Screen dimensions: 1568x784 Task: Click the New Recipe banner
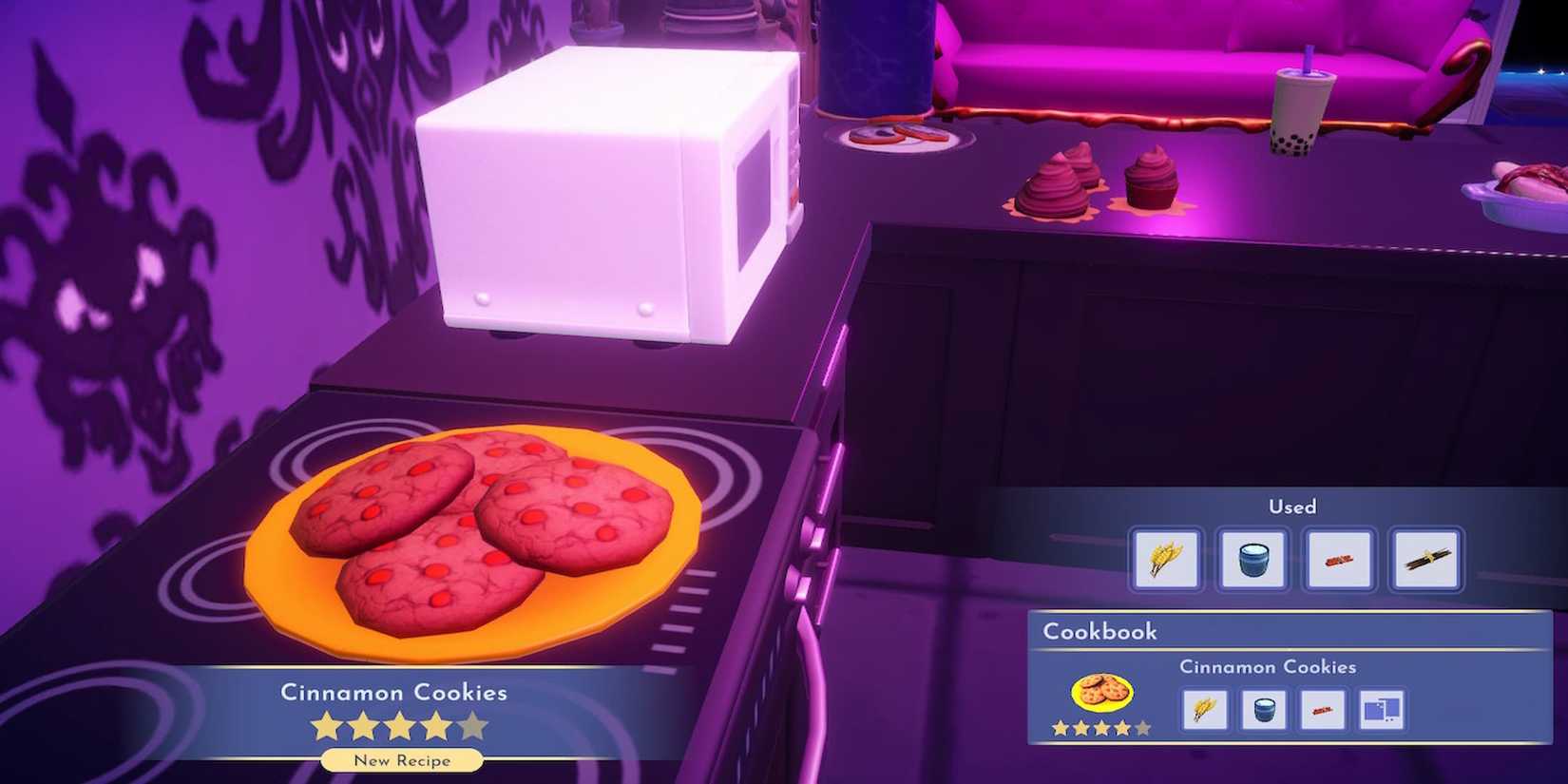[x=401, y=760]
